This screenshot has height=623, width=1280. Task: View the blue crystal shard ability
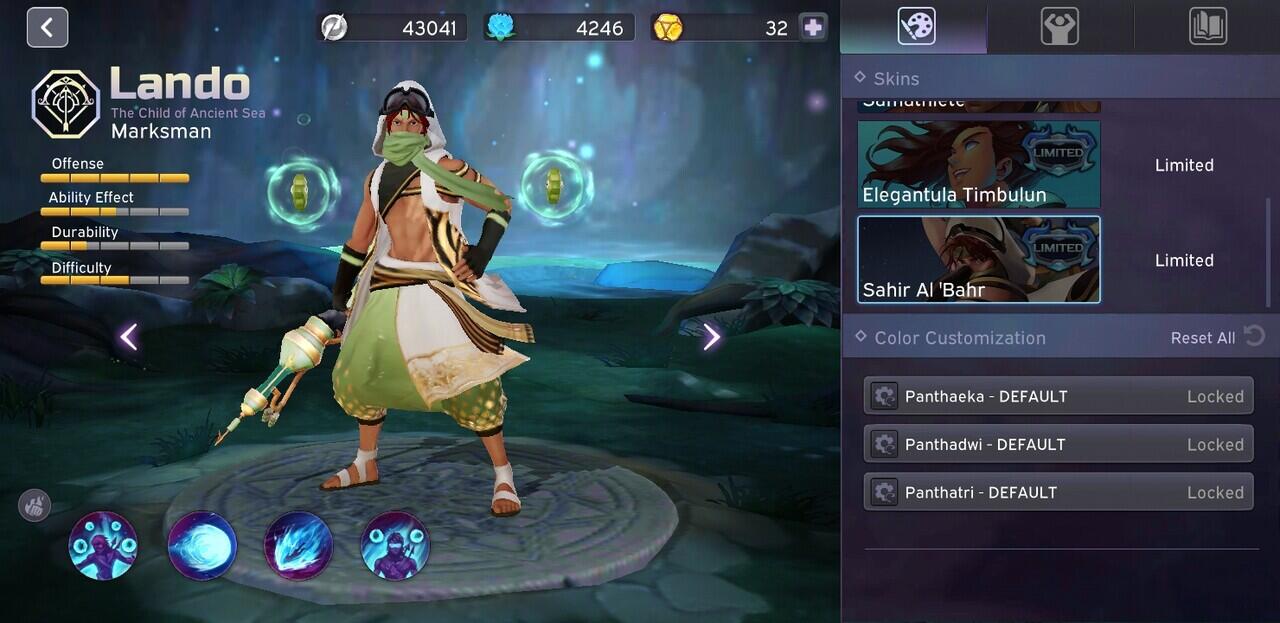click(x=298, y=546)
